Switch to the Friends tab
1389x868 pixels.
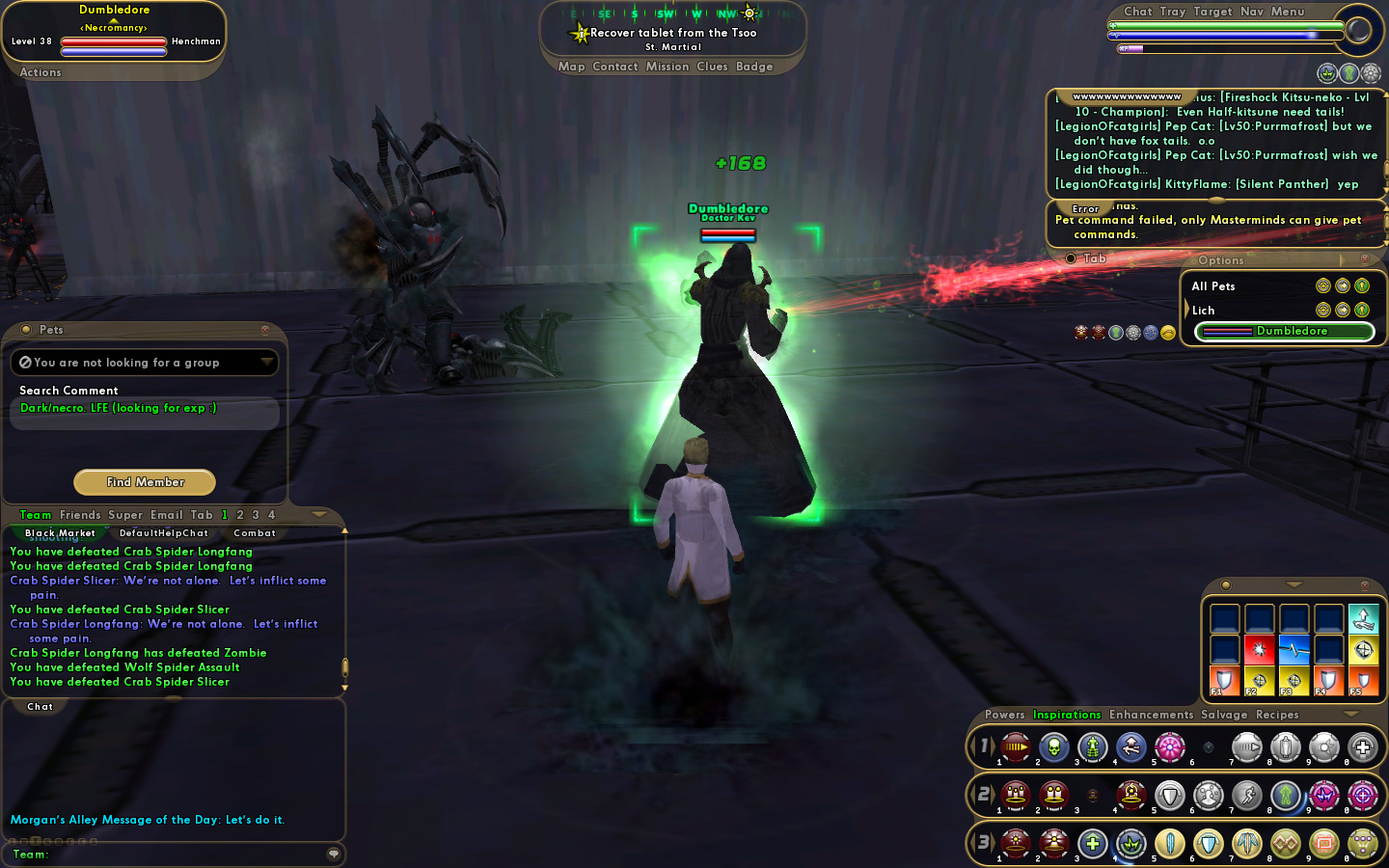(80, 515)
